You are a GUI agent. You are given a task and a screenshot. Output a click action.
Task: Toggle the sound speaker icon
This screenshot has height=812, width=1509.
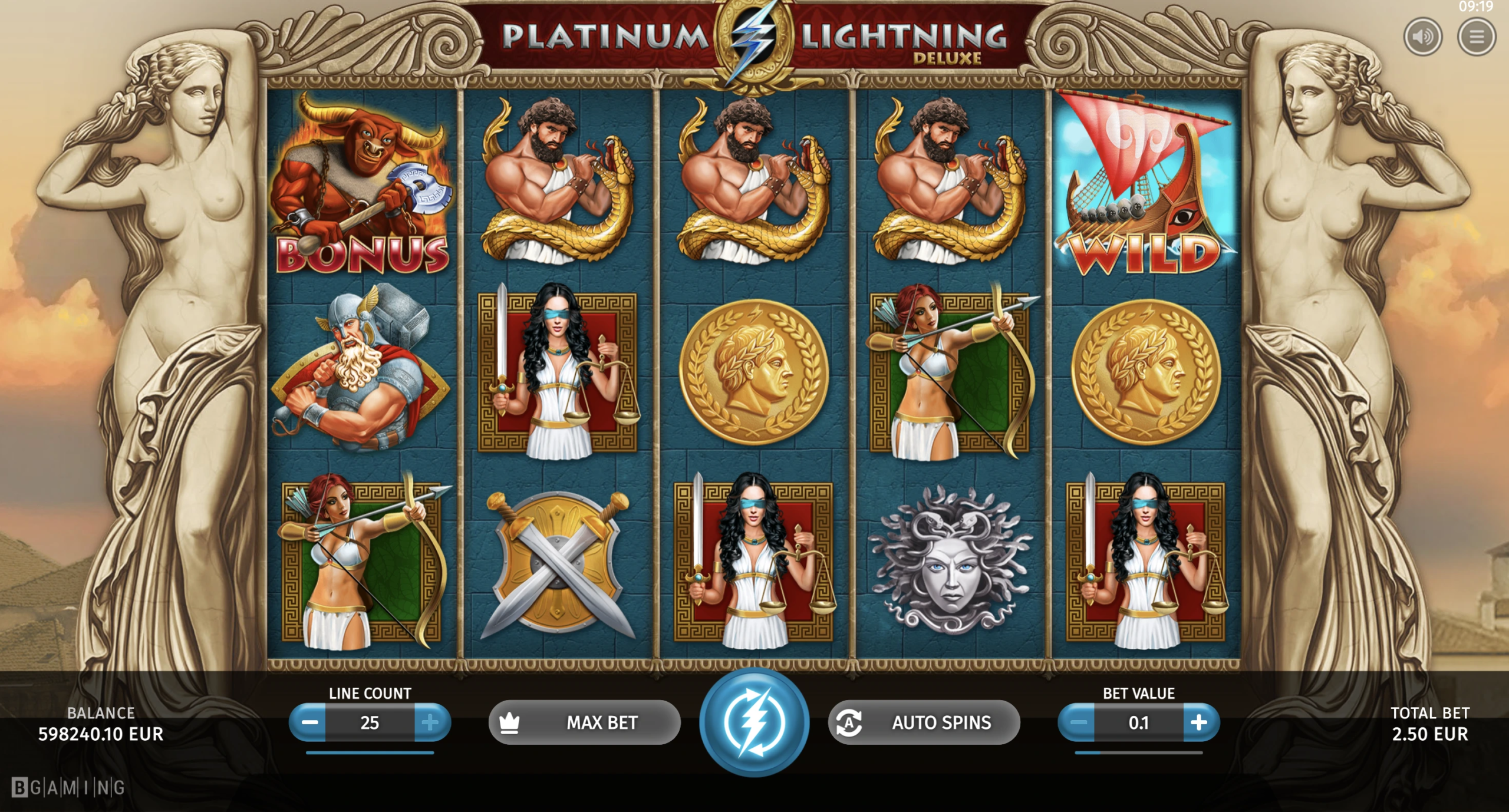1423,37
